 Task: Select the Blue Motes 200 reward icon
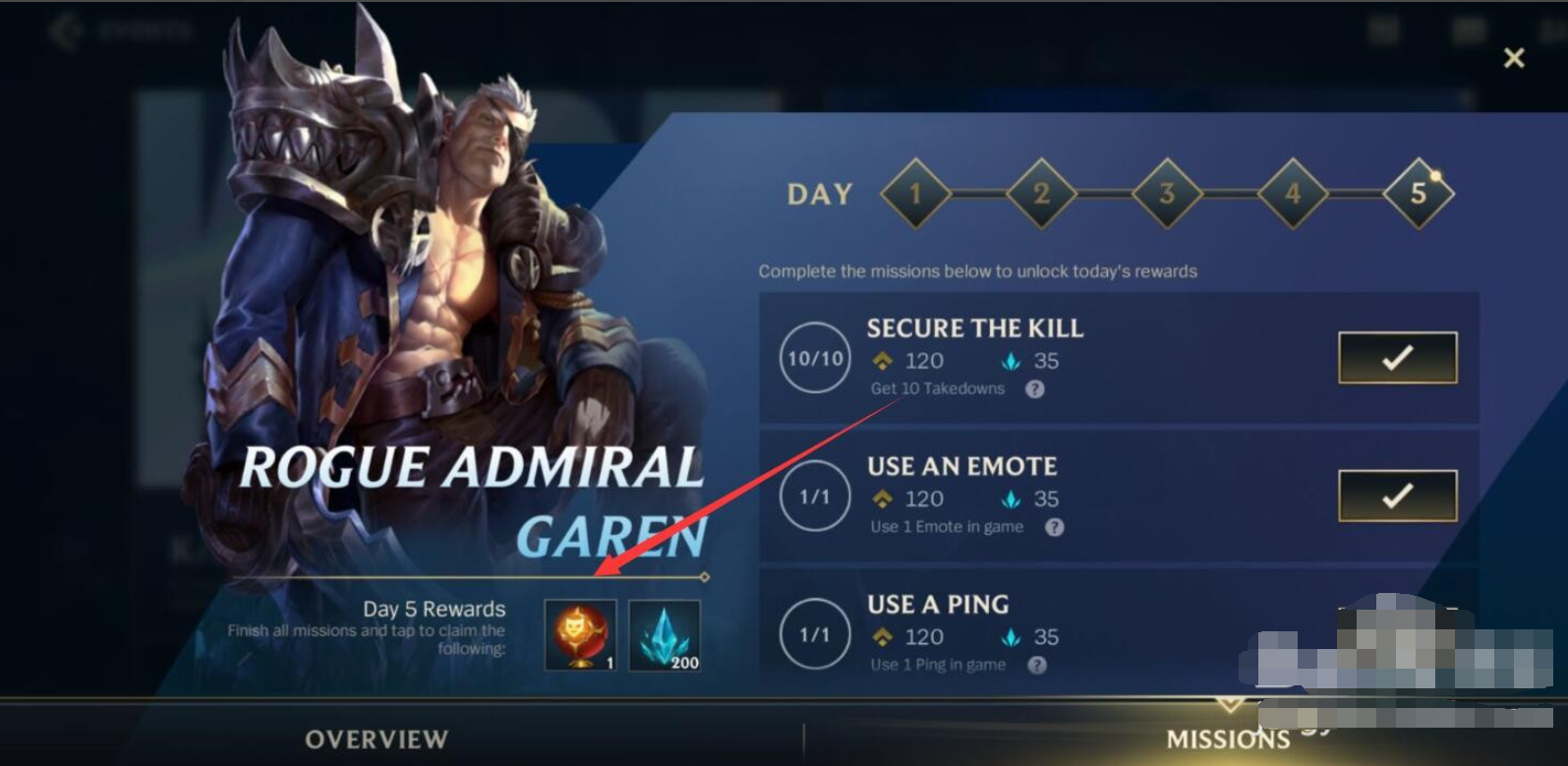665,637
